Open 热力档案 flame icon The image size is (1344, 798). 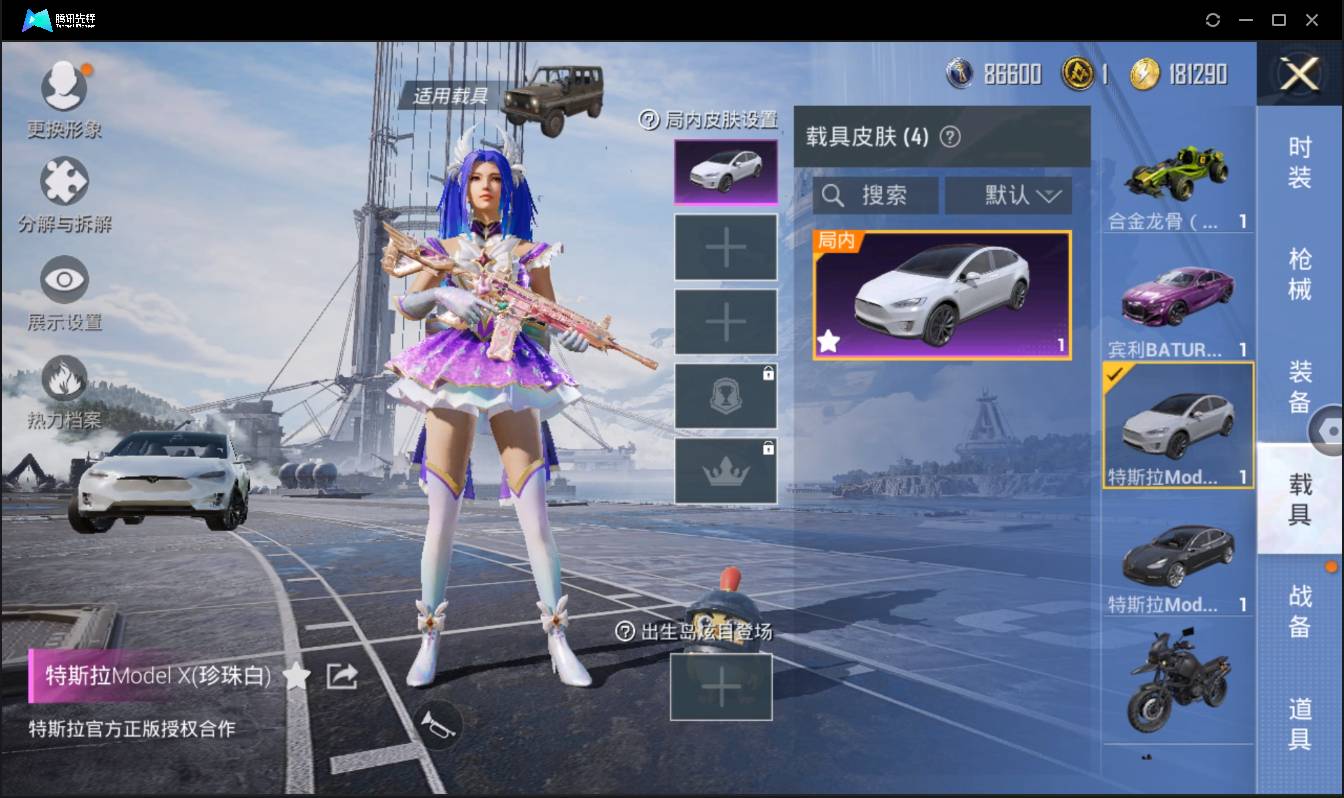tap(64, 380)
